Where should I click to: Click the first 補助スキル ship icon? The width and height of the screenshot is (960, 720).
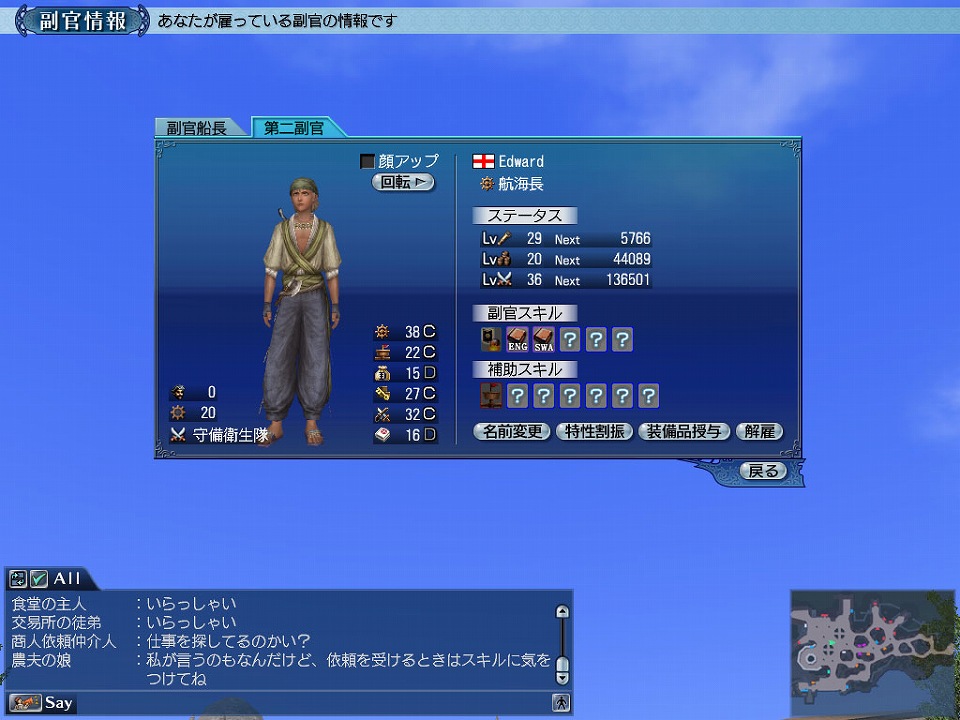tap(491, 396)
